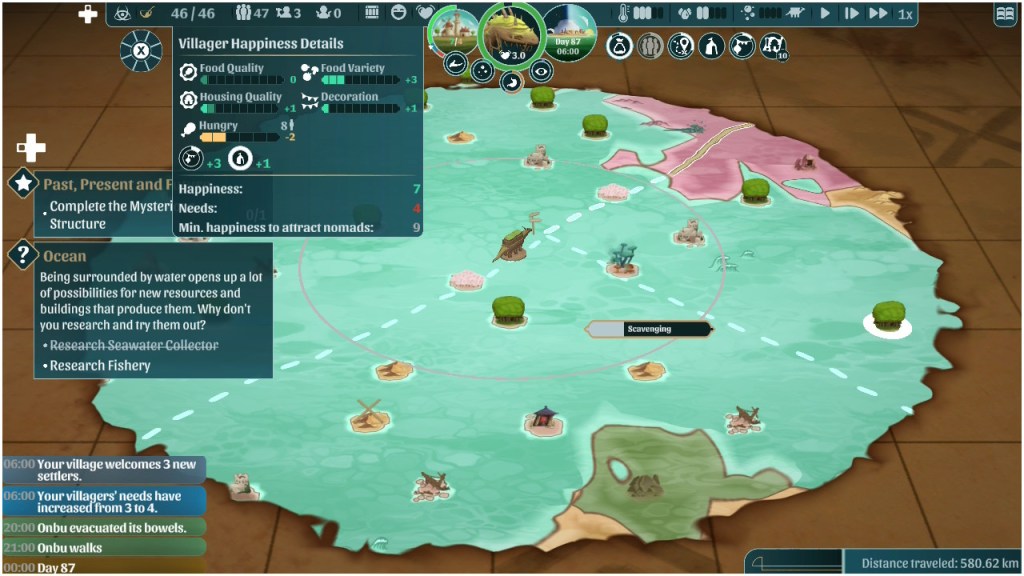This screenshot has height=576, width=1024.
Task: Open the villager happiness smiley icon
Action: (399, 14)
